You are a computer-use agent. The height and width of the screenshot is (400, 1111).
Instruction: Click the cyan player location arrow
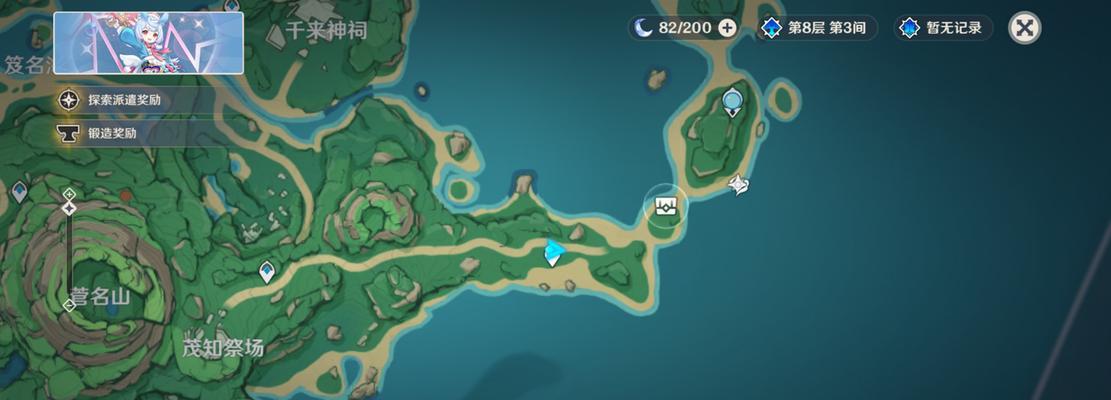tap(553, 253)
